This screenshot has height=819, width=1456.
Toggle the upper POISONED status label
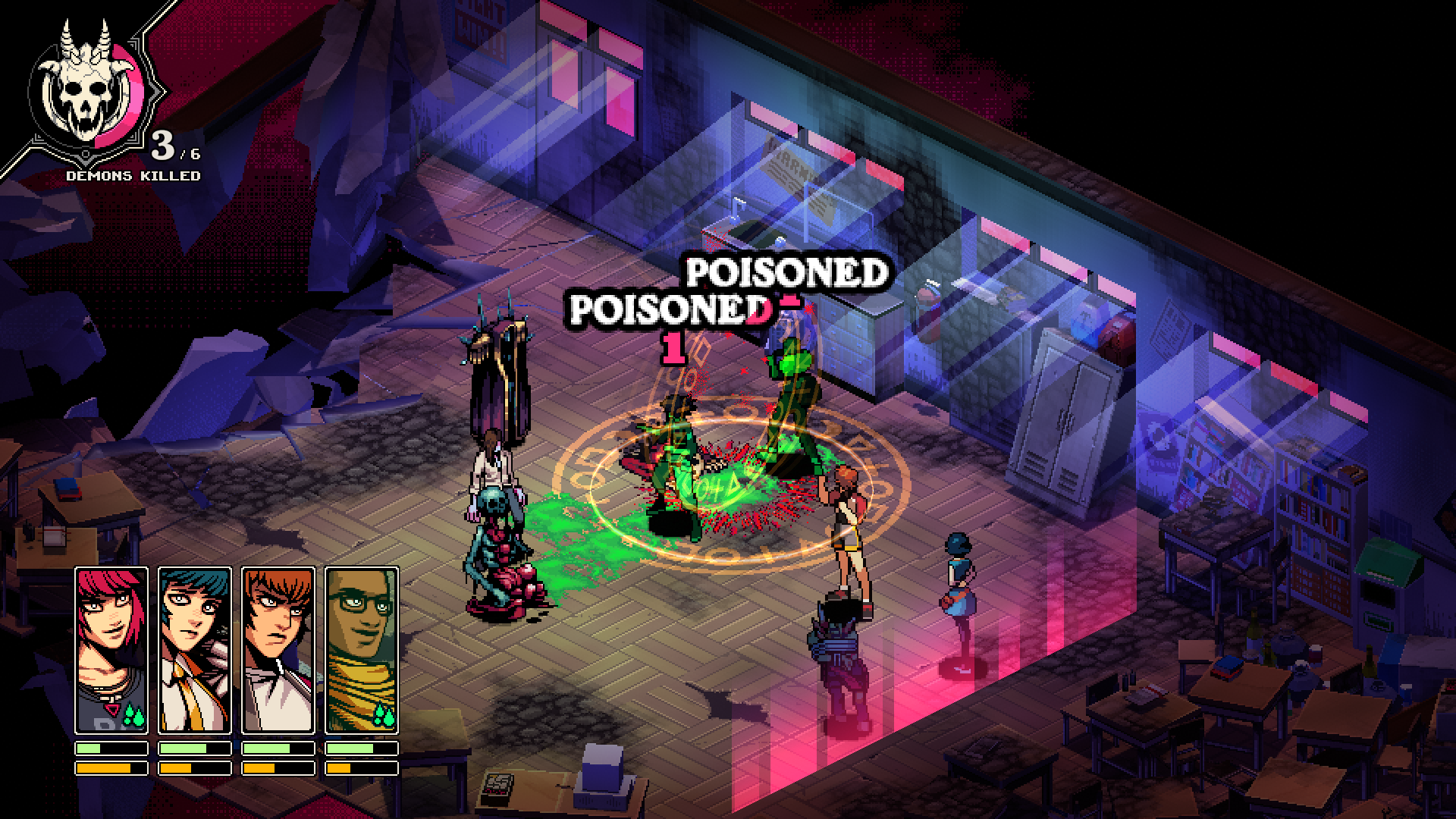point(789,273)
